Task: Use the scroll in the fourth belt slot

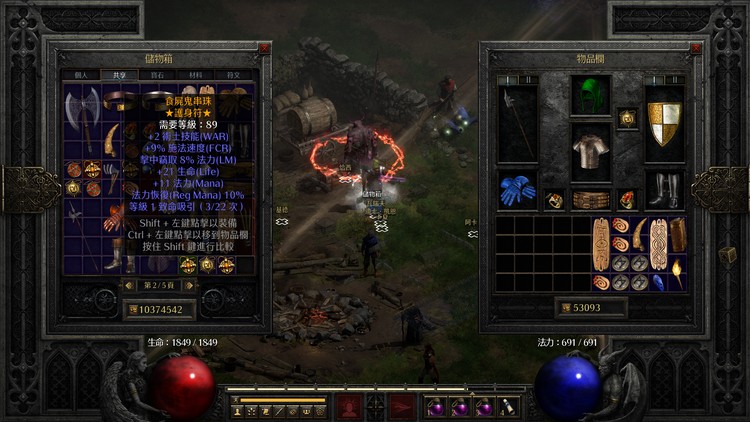Action: [x=508, y=408]
